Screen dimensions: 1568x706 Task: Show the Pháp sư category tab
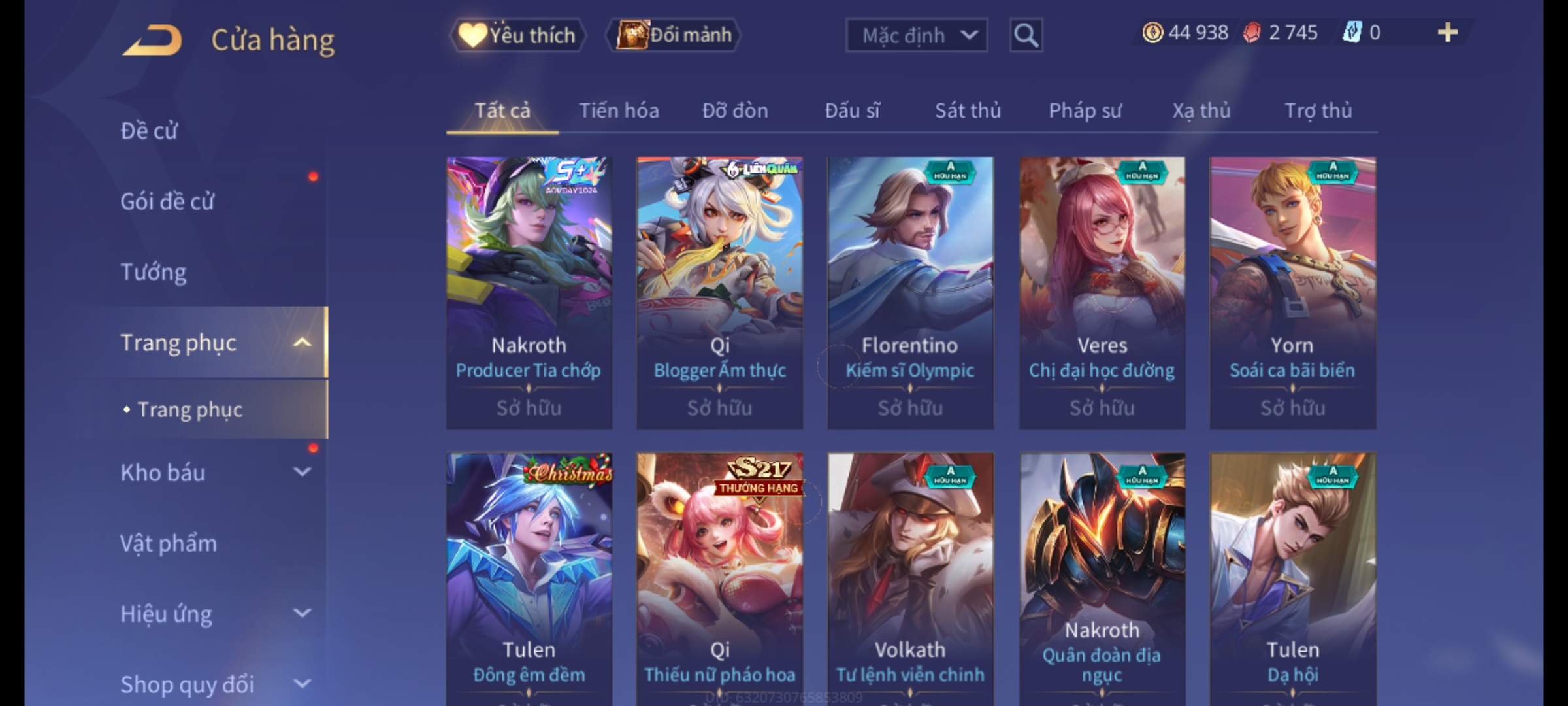[1085, 110]
